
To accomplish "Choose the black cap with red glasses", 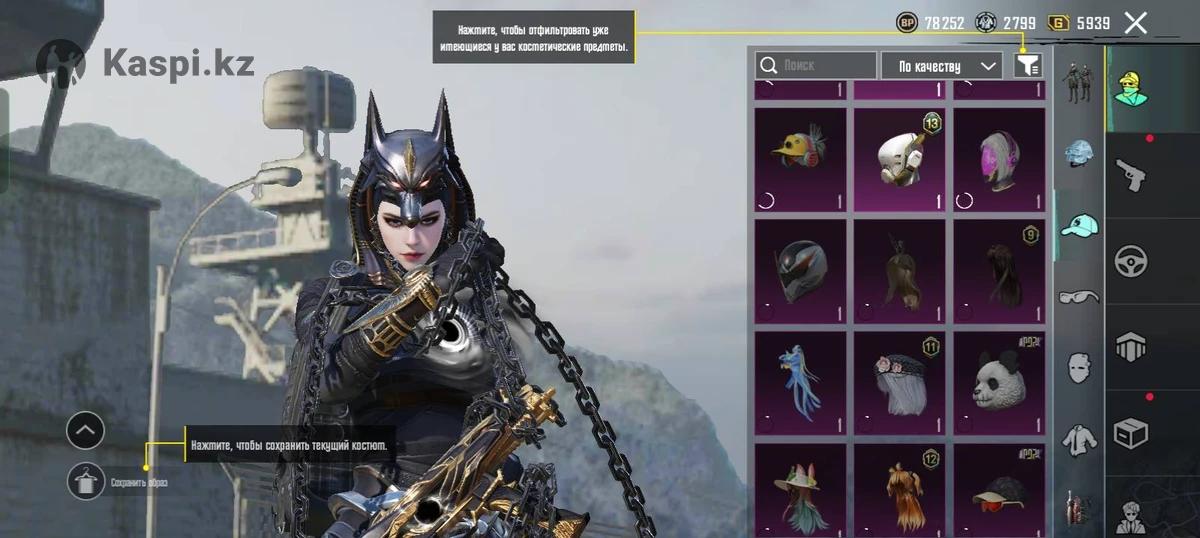I will click(998, 488).
